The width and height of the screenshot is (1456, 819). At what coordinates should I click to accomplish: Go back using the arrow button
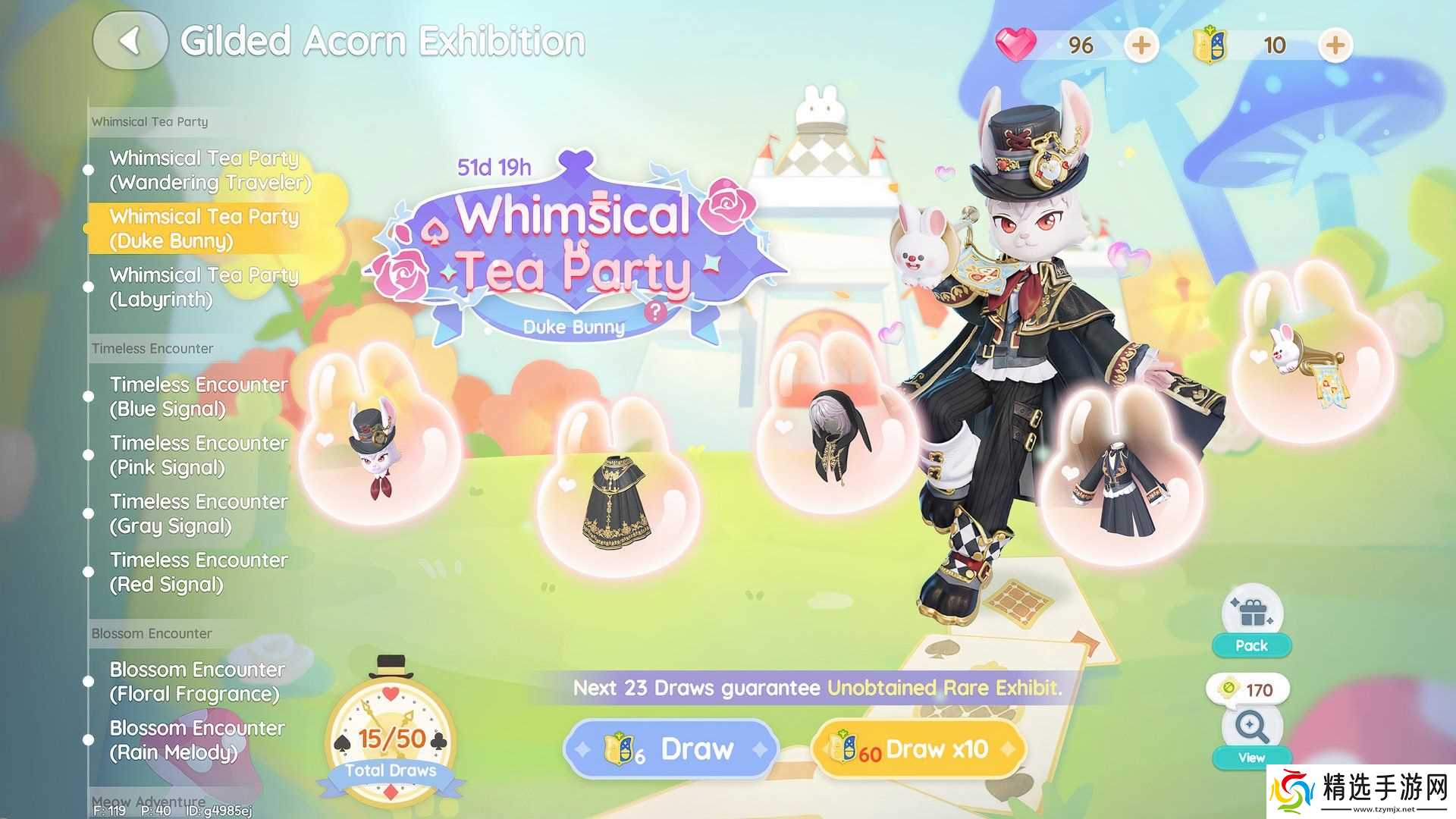pos(130,41)
